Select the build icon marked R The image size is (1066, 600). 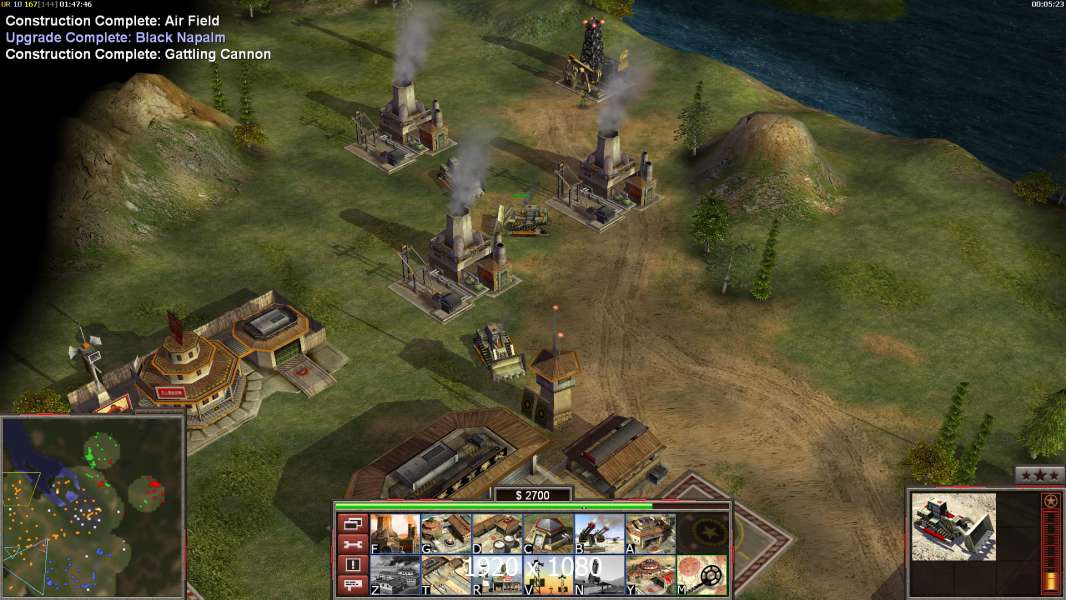click(496, 575)
